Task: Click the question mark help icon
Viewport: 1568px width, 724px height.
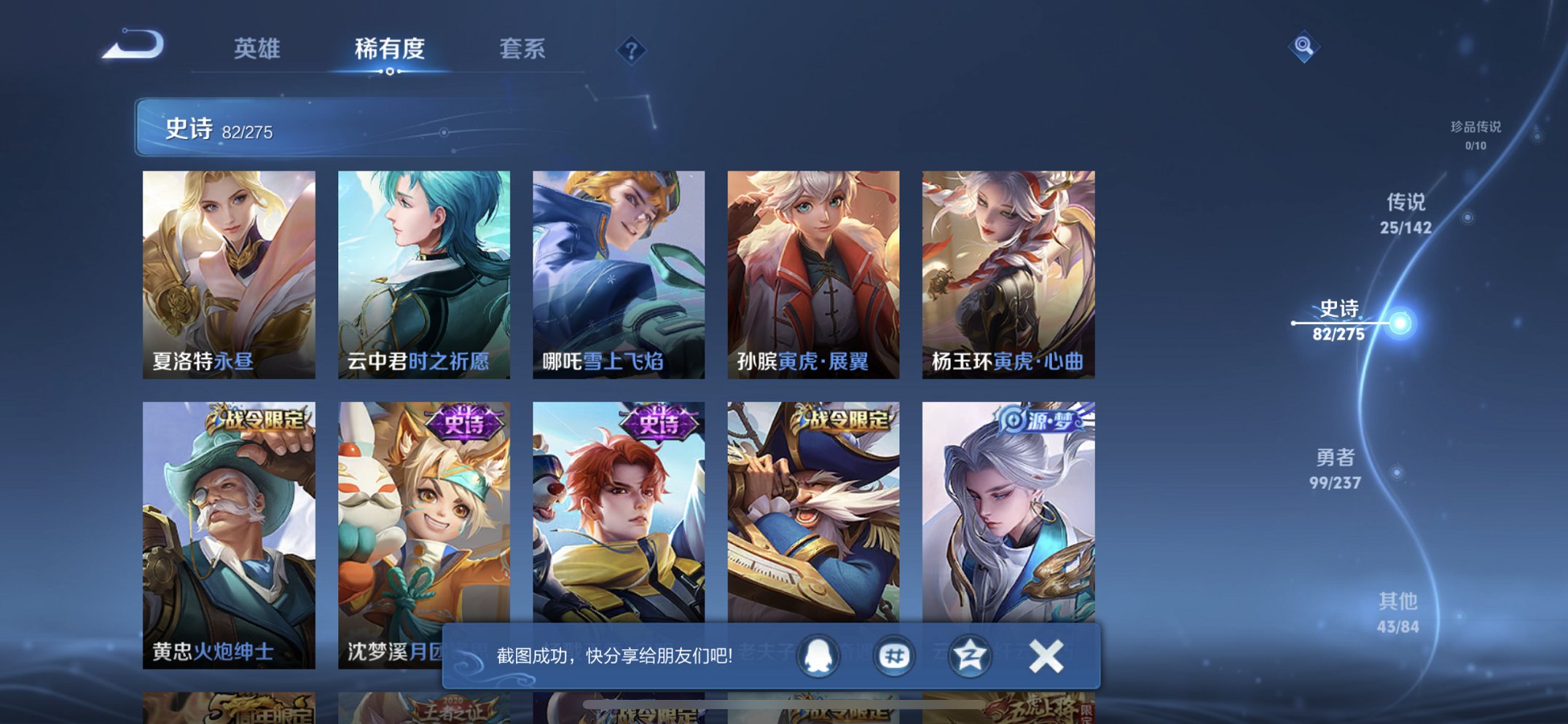Action: point(631,50)
